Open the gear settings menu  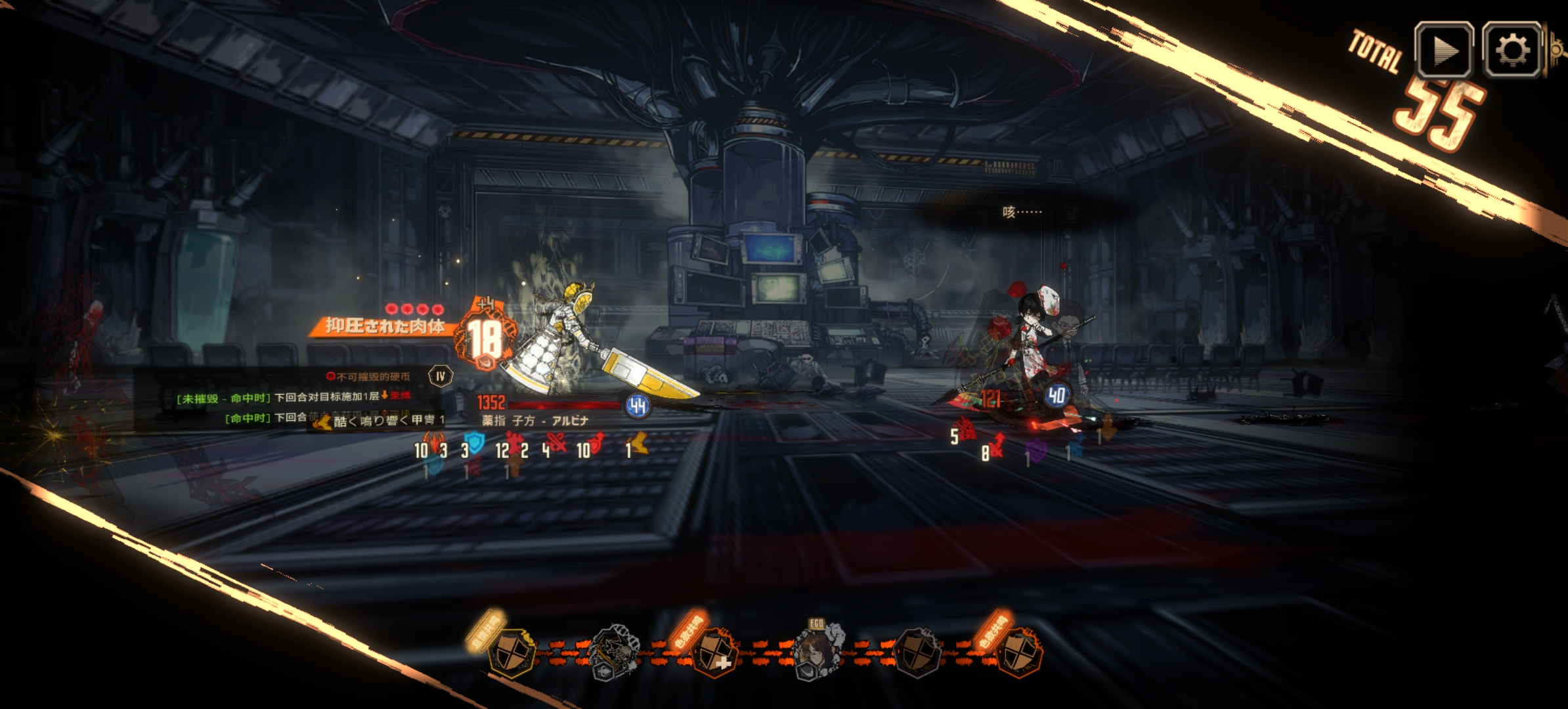coord(1512,51)
